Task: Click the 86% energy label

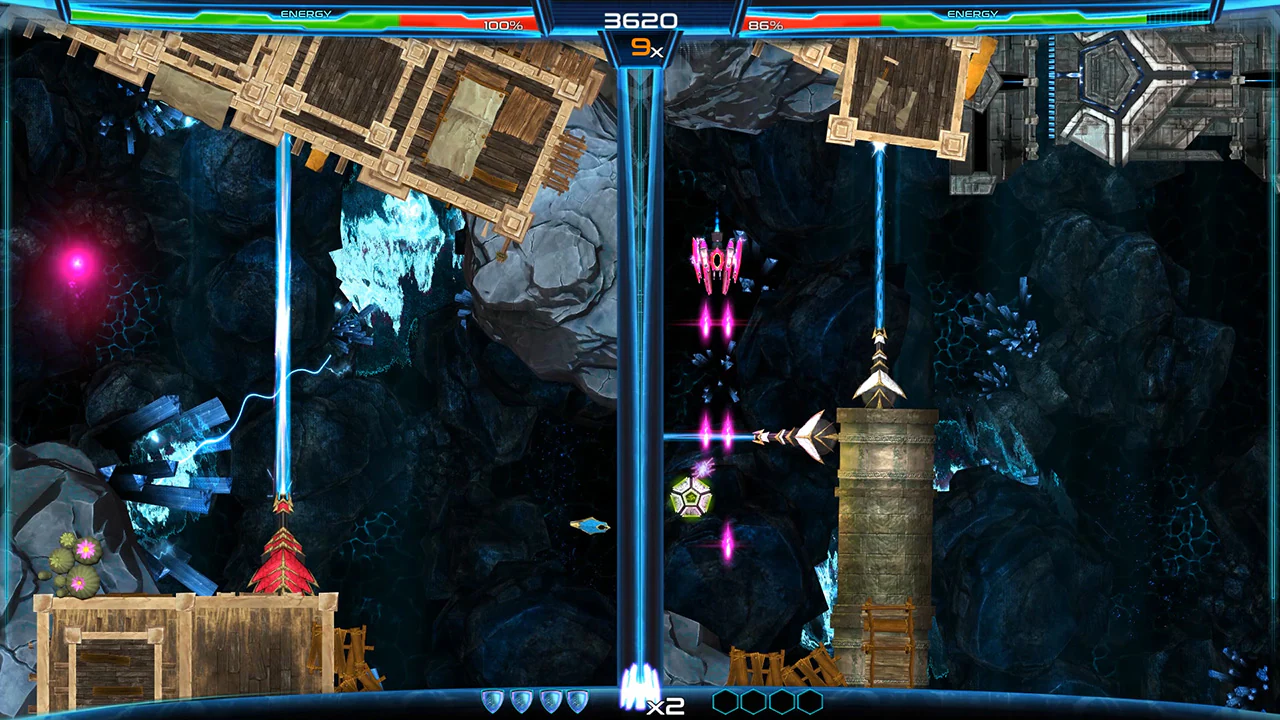Action: click(x=765, y=24)
